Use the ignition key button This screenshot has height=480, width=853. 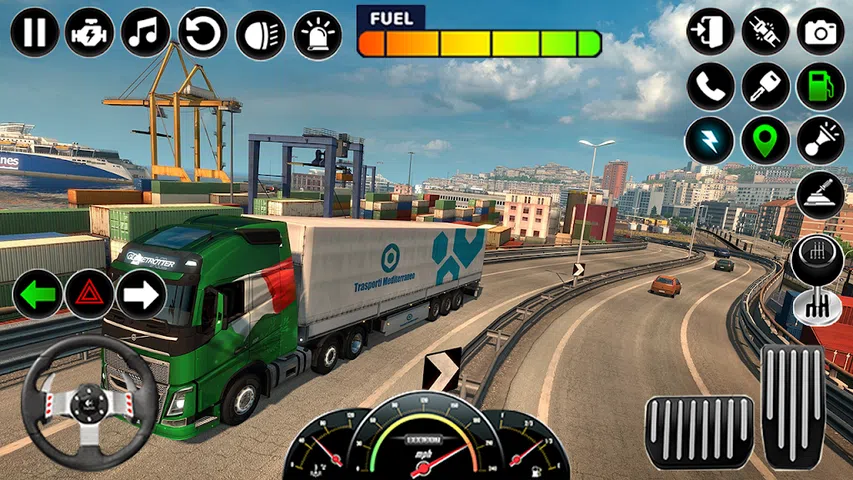click(765, 86)
